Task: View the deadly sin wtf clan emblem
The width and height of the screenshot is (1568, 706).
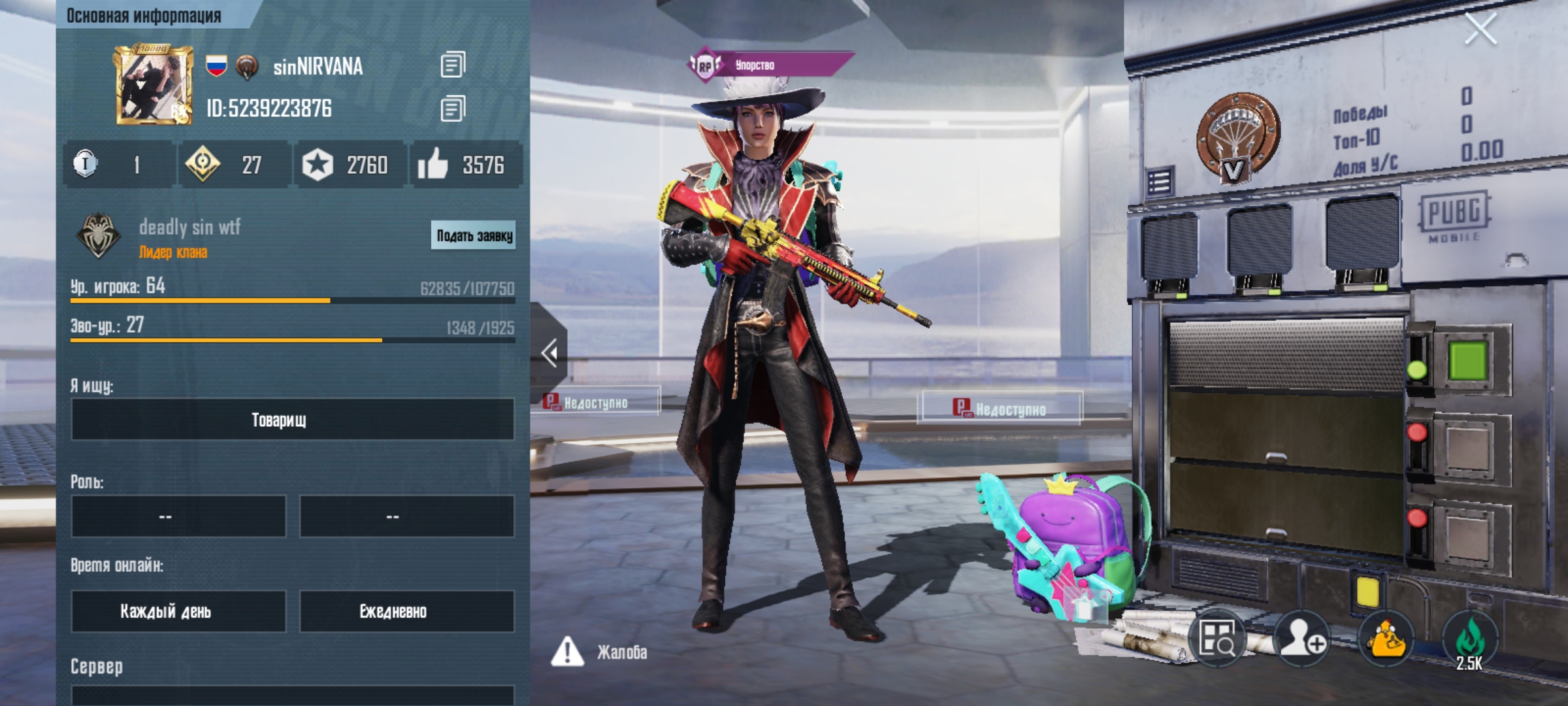Action: point(98,235)
